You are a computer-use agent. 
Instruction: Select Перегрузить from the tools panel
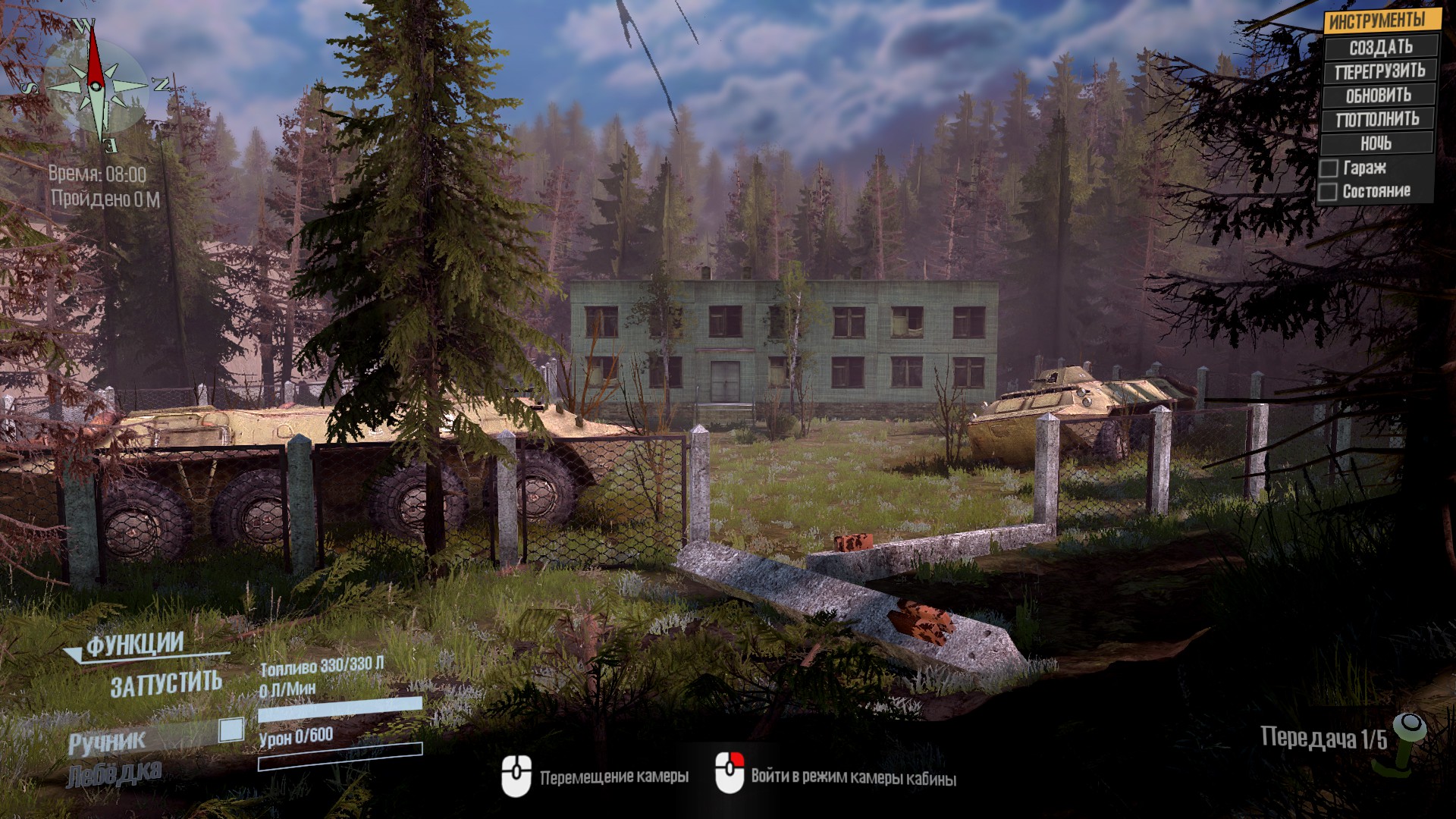(x=1379, y=71)
